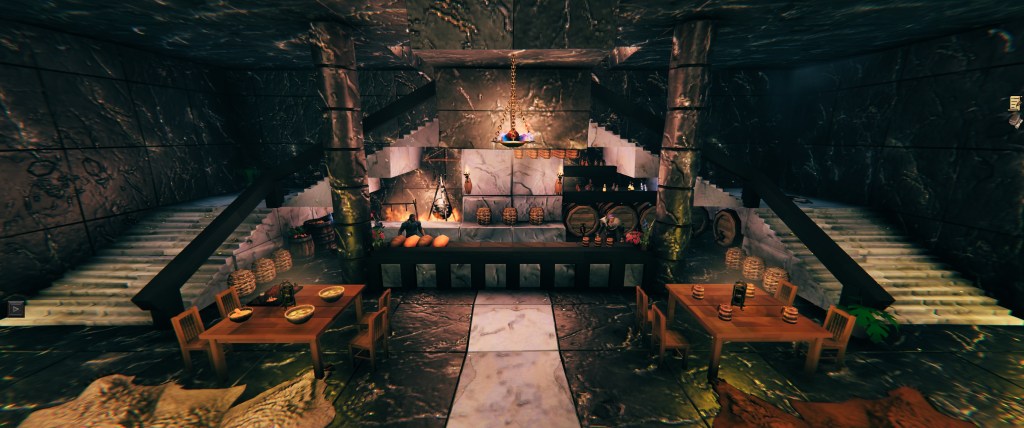Screen dimensions: 1024x428
Task: Click the small arrow button at left edge
Action: (15, 309)
